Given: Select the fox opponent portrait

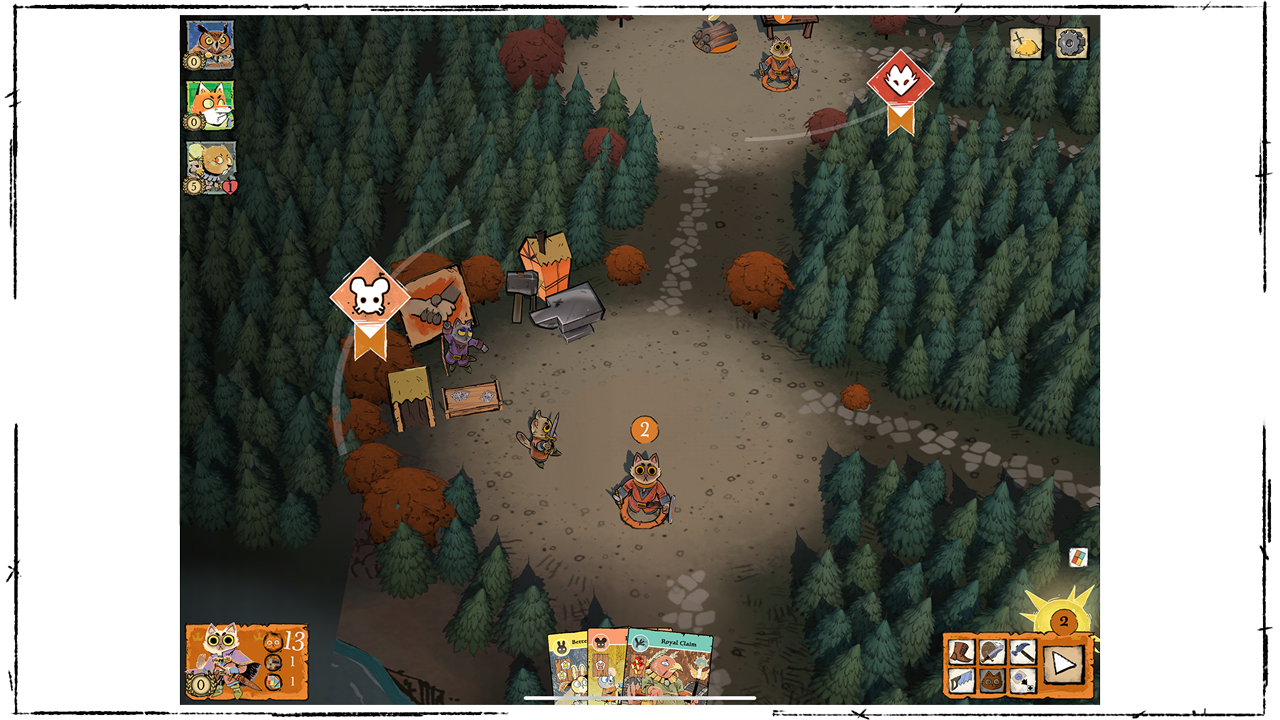Looking at the screenshot, I should [210, 105].
